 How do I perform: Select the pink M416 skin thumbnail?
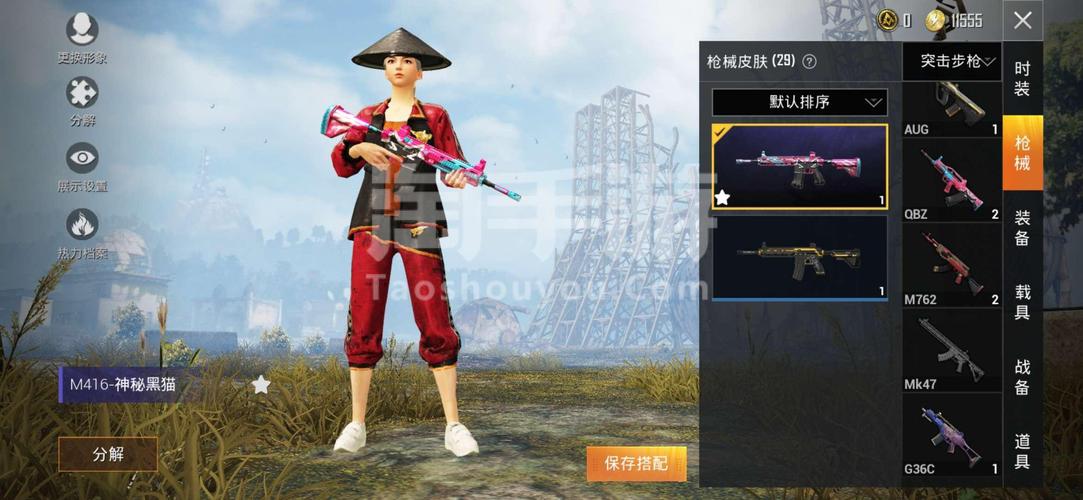[799, 166]
